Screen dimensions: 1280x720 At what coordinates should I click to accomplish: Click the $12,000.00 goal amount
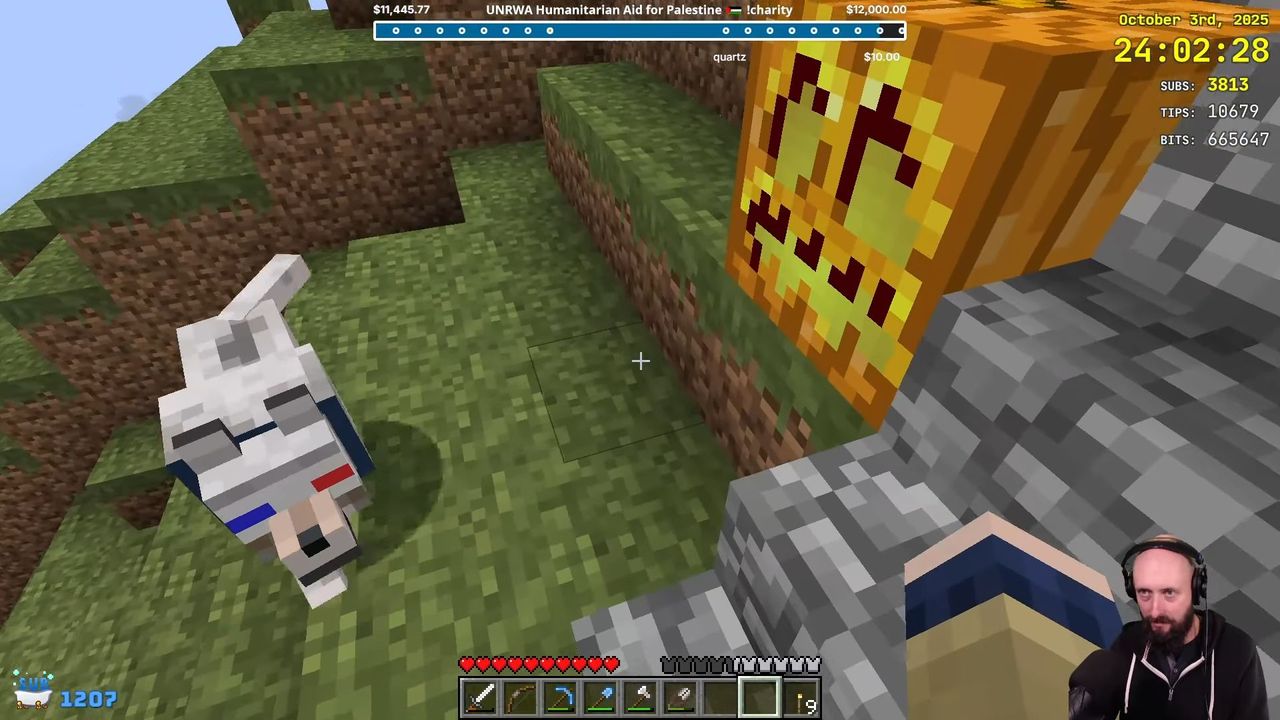(x=878, y=9)
